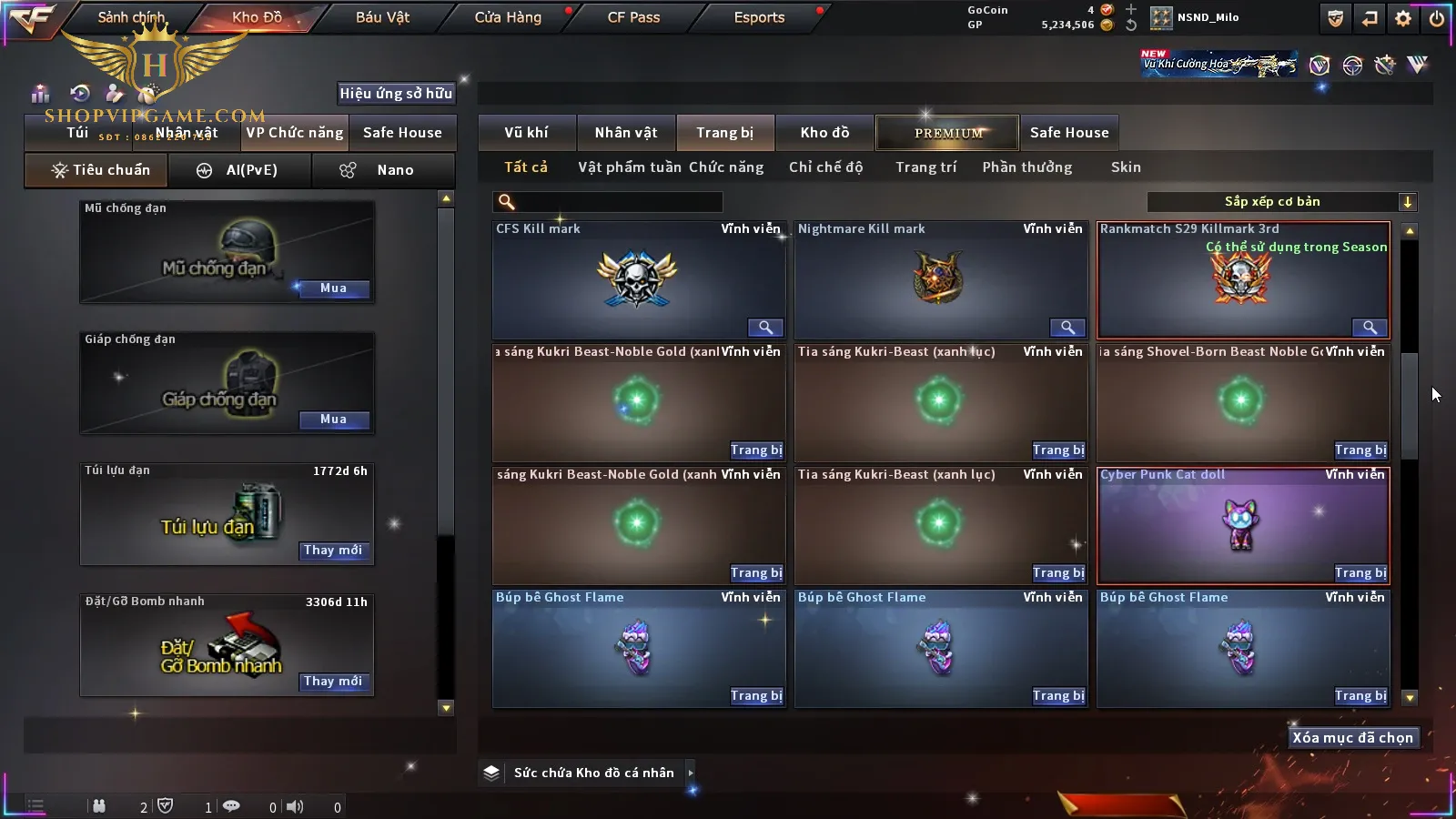The image size is (1456, 819).
Task: Select the Nightmare Kill mark item
Action: click(x=939, y=278)
